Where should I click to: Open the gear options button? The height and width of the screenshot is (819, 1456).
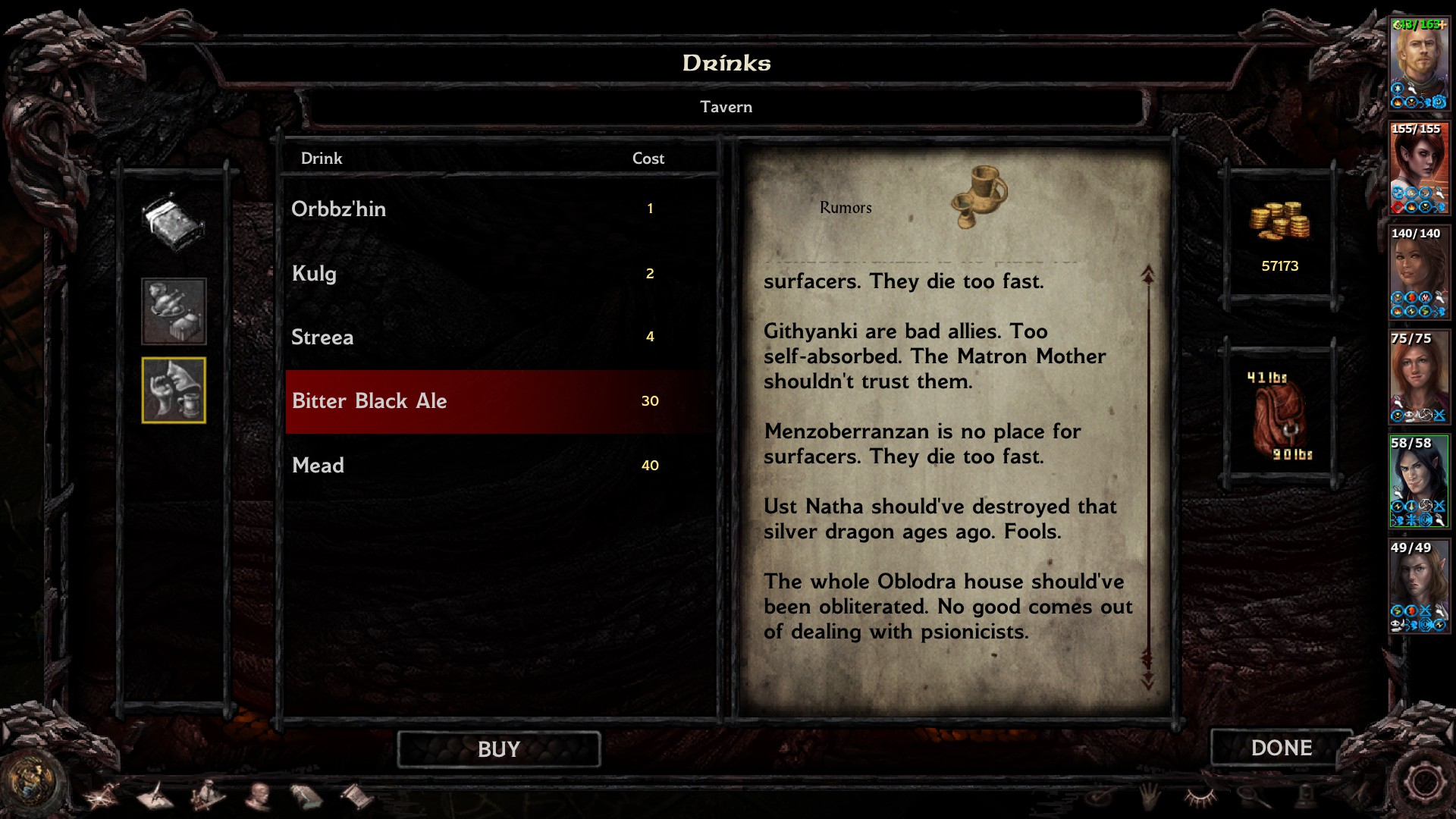(x=1423, y=783)
